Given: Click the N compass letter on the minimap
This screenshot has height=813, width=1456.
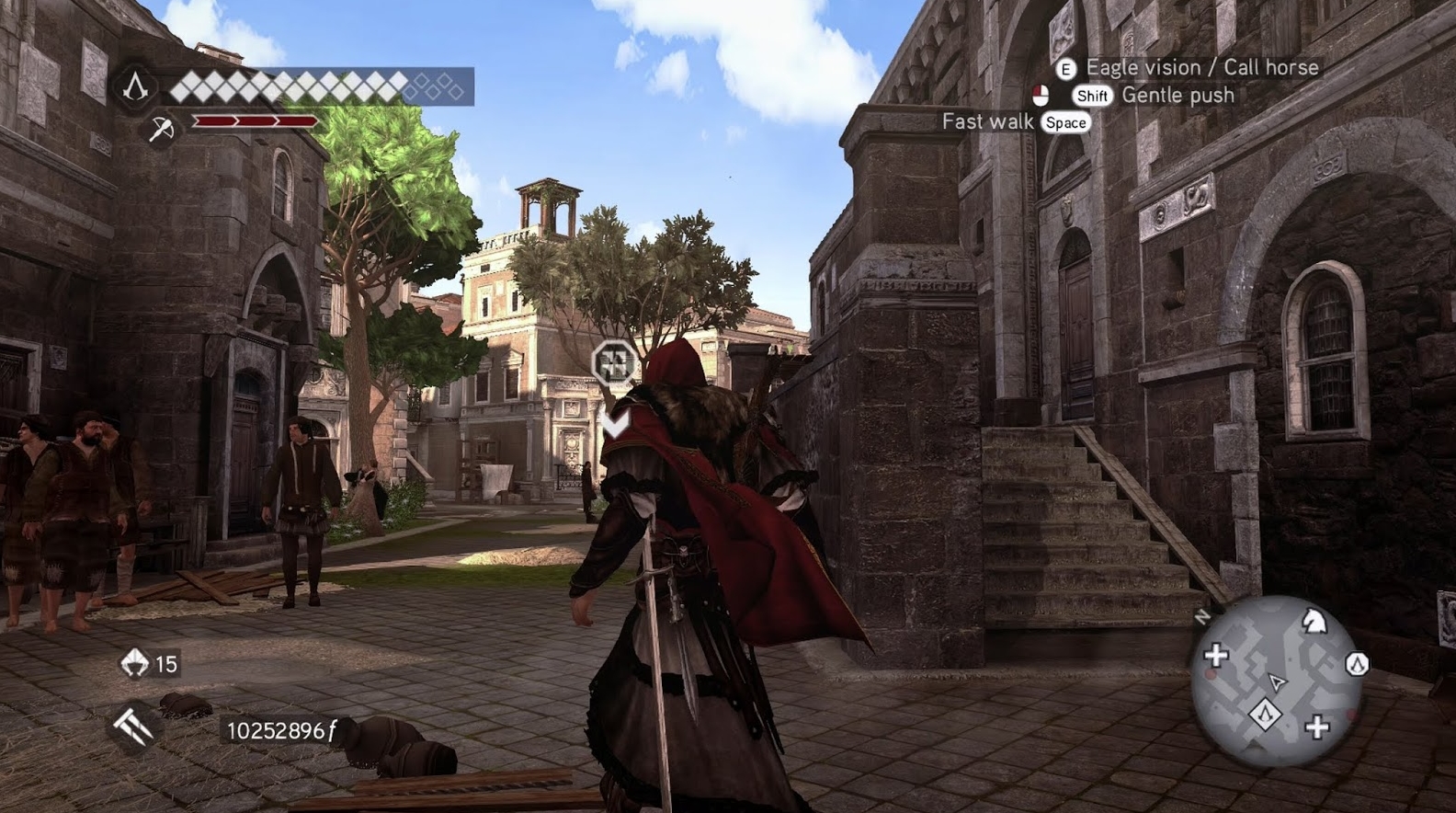Looking at the screenshot, I should tap(1202, 615).
